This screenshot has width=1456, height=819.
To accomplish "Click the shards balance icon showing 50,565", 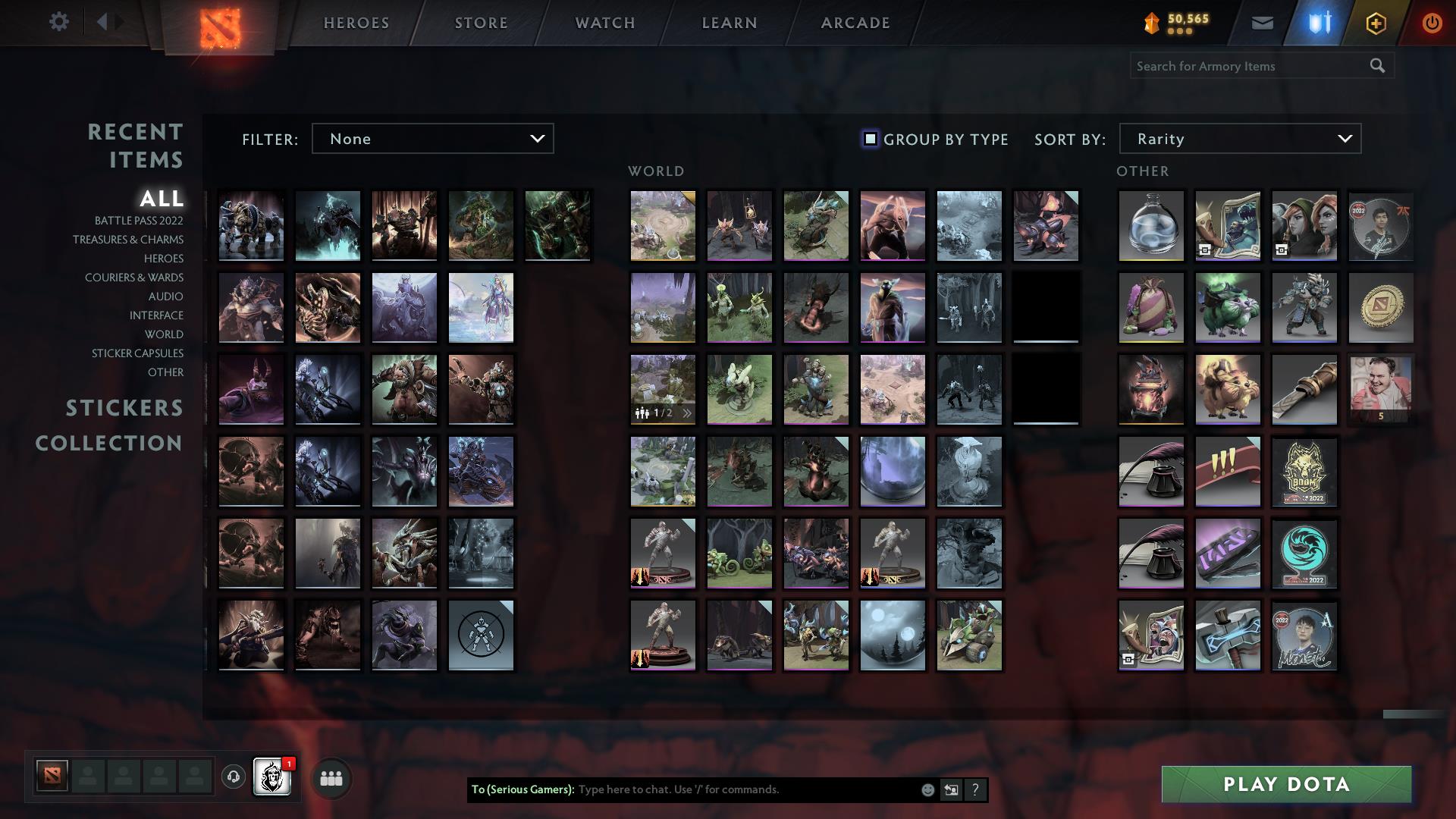I will (x=1152, y=22).
